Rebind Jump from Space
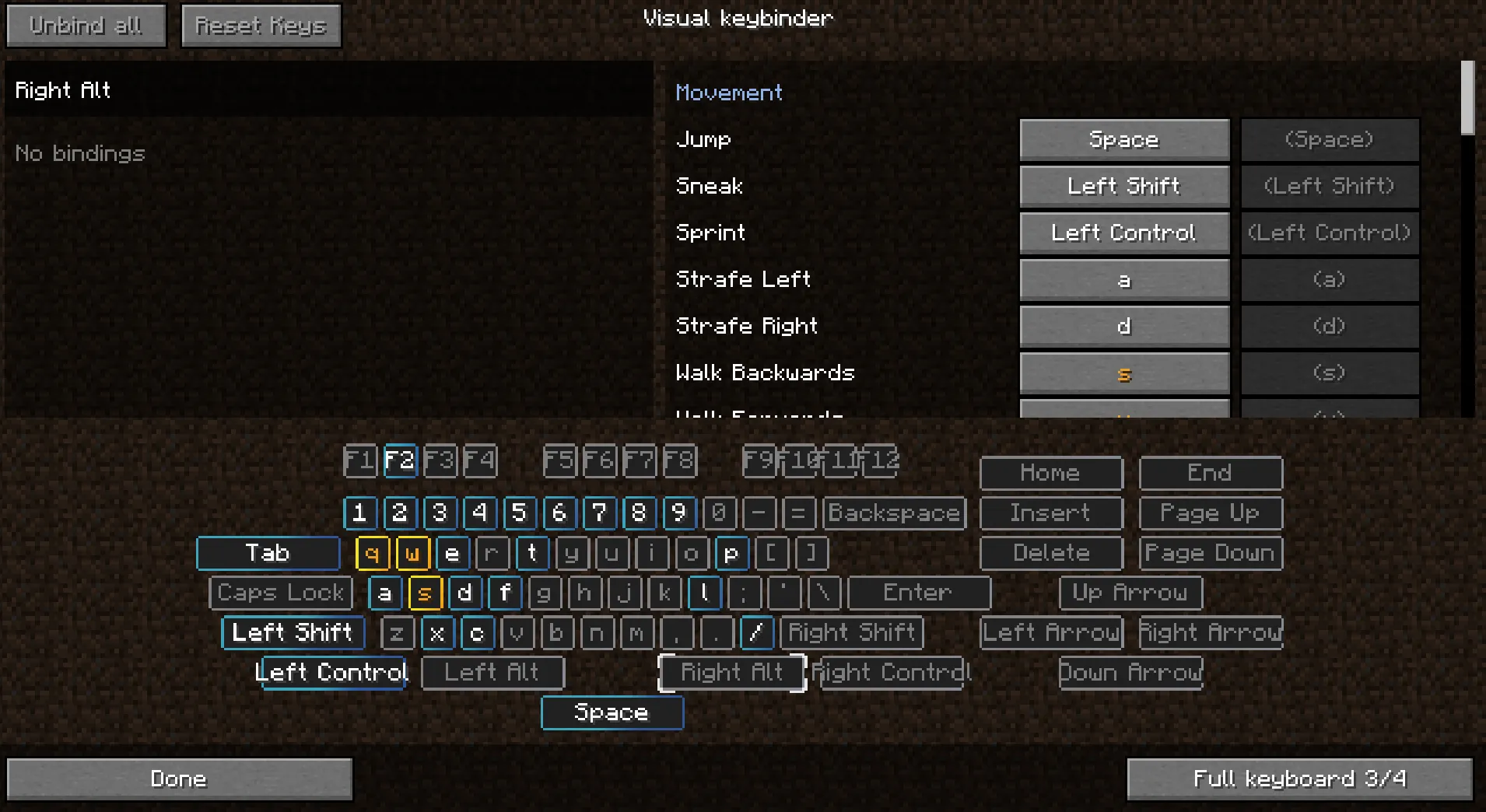Image resolution: width=1486 pixels, height=812 pixels. click(1123, 140)
